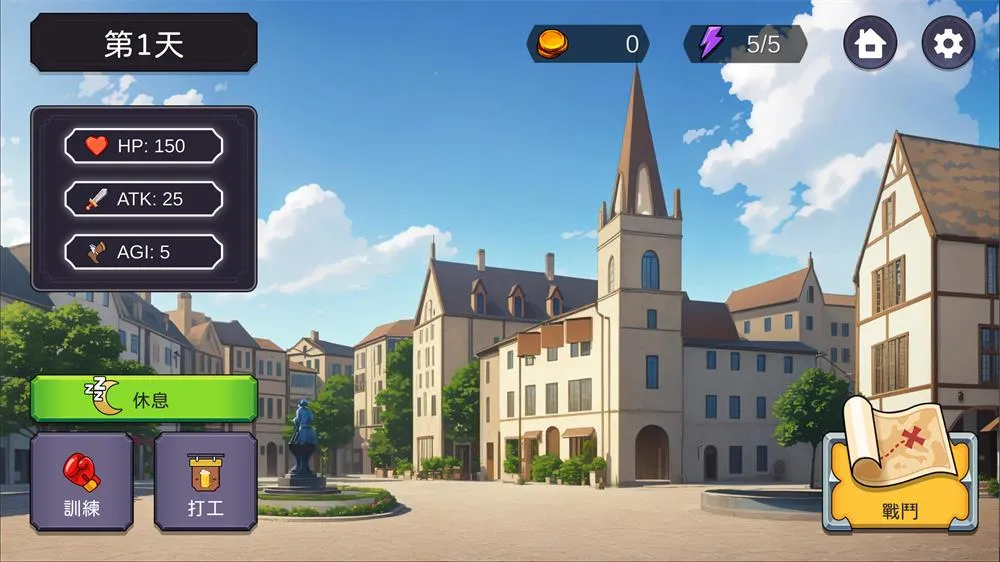Go to the home screen icon

point(870,43)
